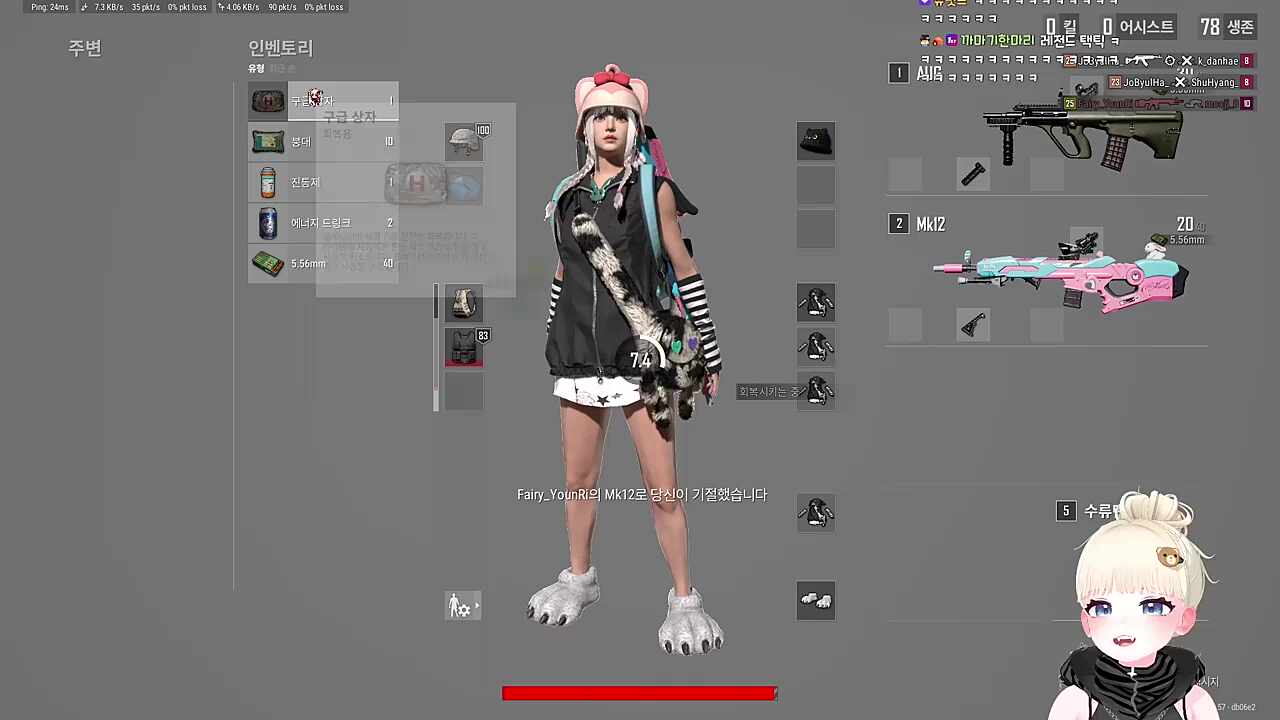Select the equipped level 100 helmet
Image resolution: width=1280 pixels, height=720 pixels.
pyautogui.click(x=463, y=142)
